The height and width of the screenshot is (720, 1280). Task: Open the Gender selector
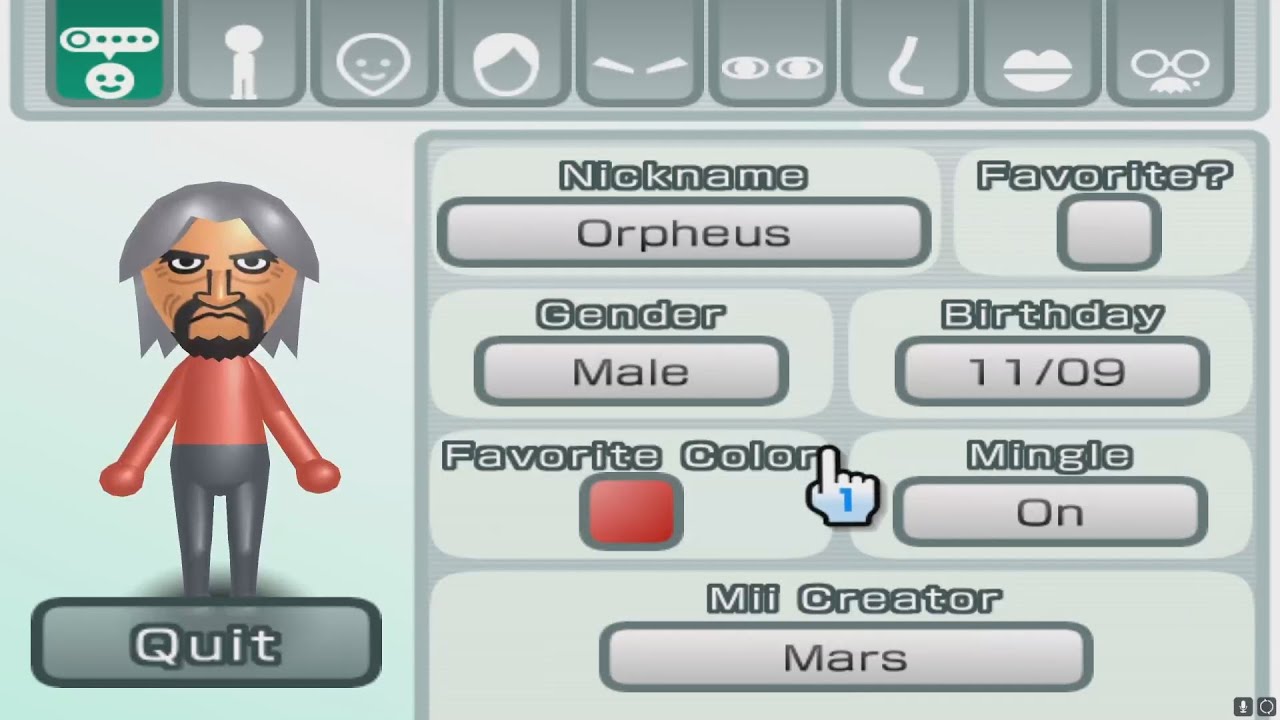[x=630, y=371]
